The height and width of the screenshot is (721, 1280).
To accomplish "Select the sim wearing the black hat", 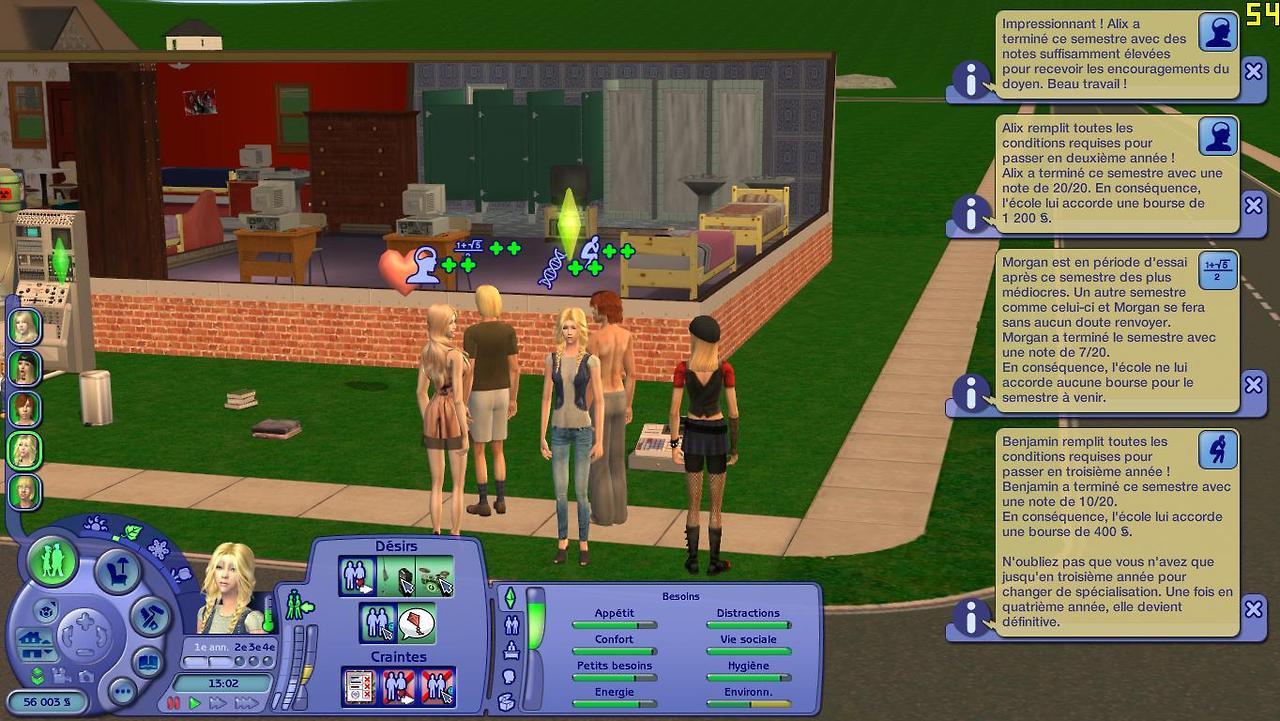I will [x=24, y=367].
